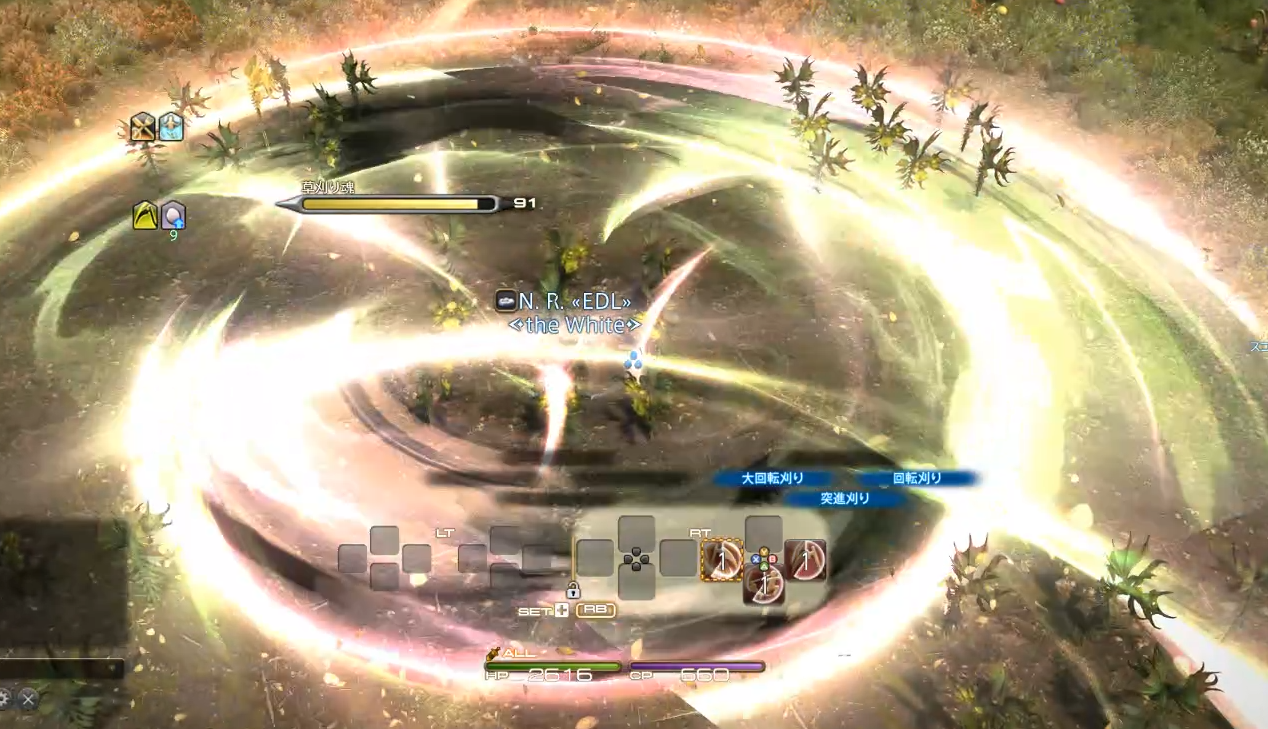The height and width of the screenshot is (729, 1268).
Task: Close the chat log with the X icon
Action: [28, 699]
